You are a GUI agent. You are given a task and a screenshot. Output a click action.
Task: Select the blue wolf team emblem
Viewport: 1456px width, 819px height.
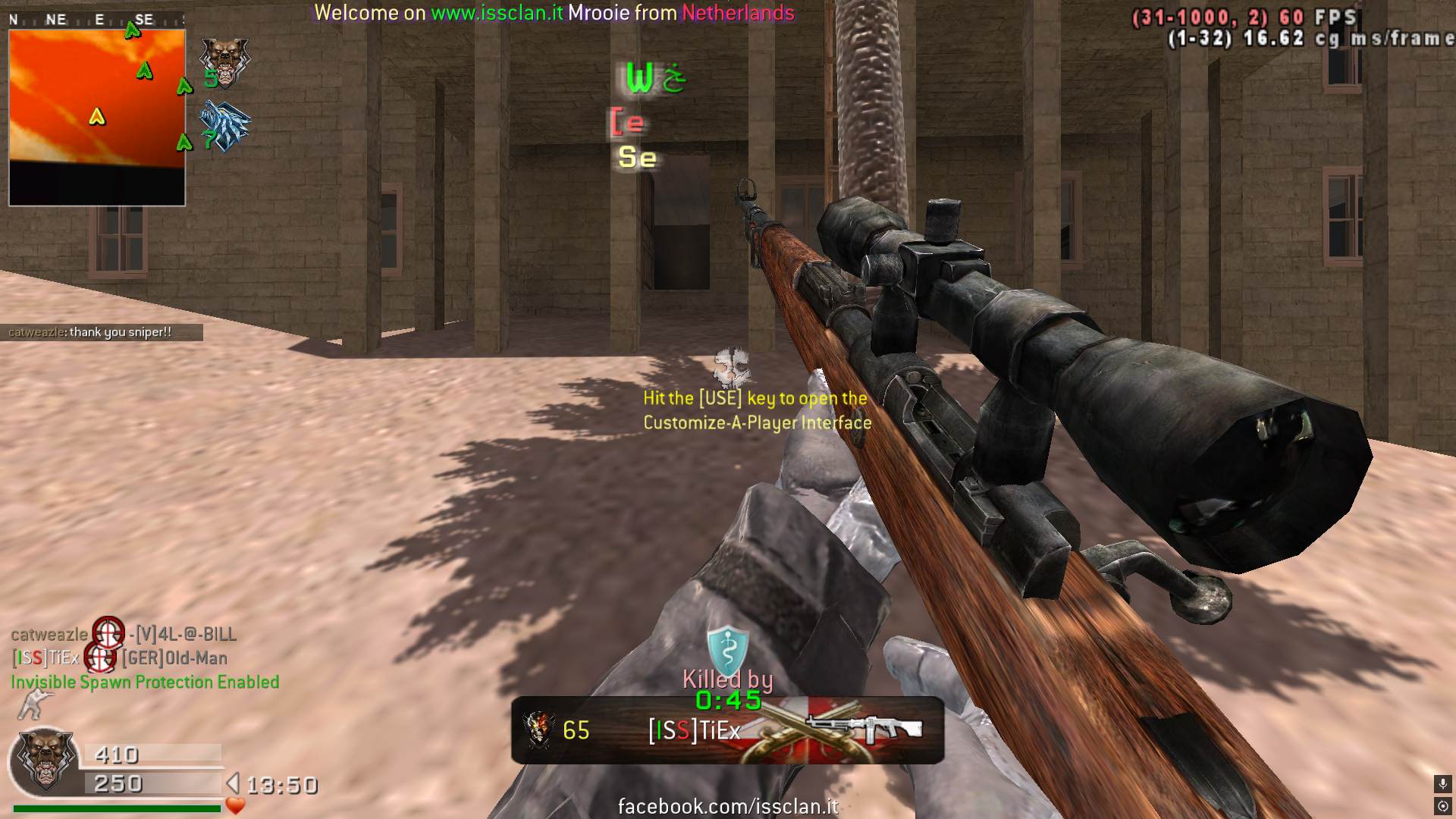[225, 126]
